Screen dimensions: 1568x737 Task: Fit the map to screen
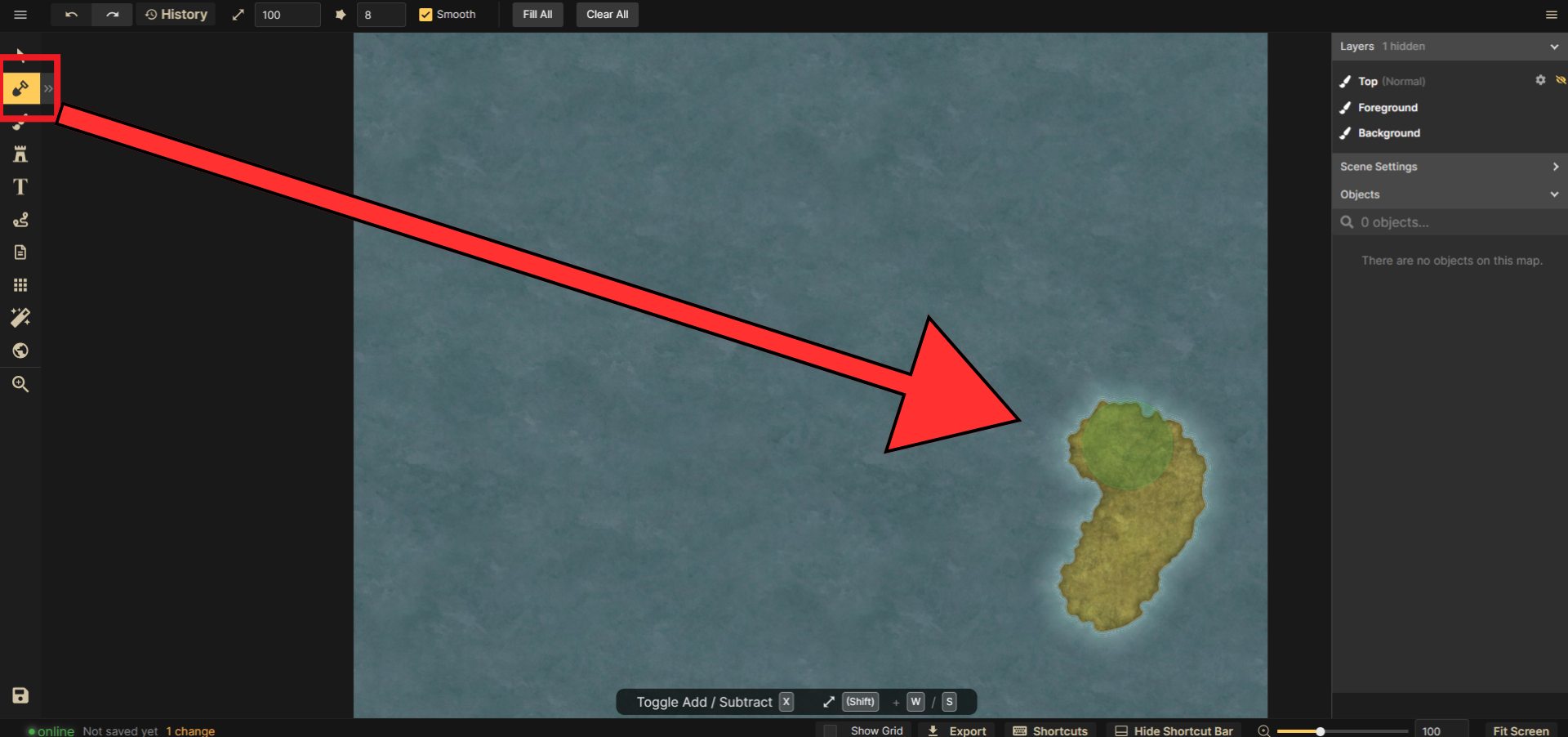point(1521,730)
